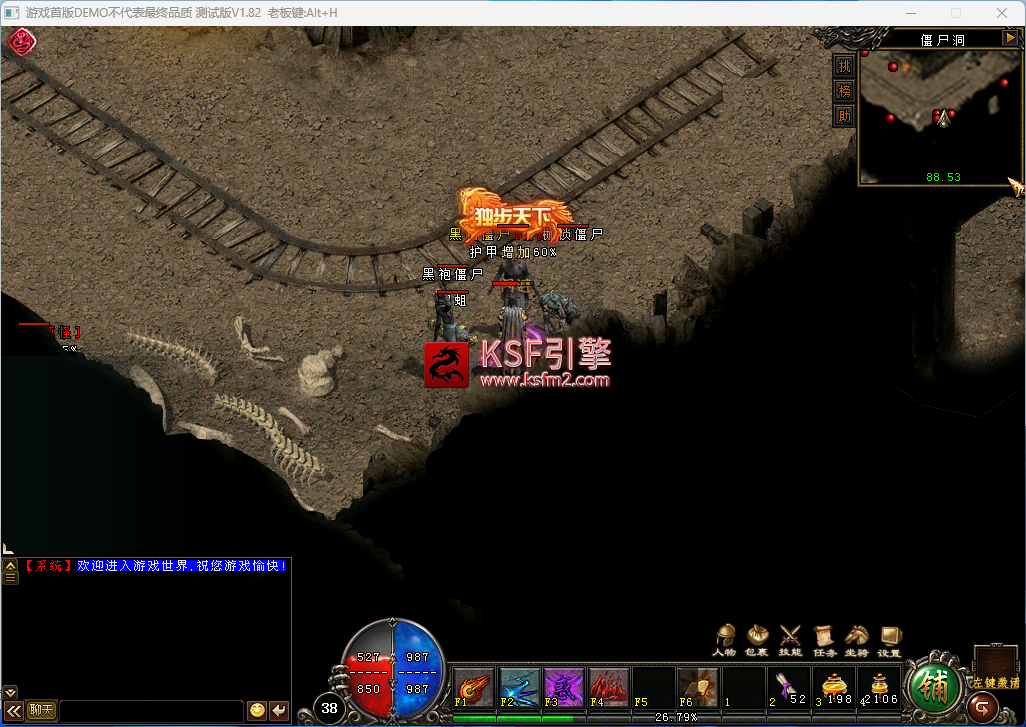
Task: Activate the F1 fireball skill
Action: [x=474, y=688]
